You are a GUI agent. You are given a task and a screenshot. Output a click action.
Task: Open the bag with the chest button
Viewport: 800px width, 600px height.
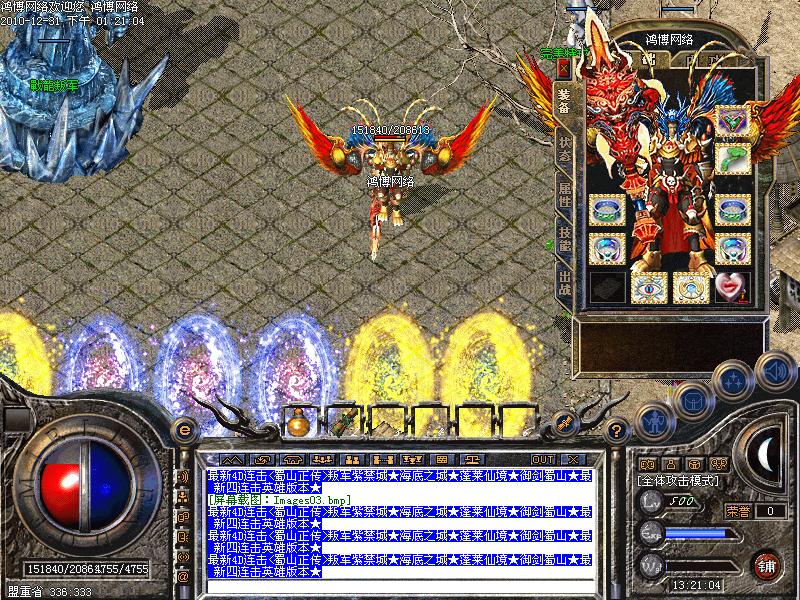click(692, 400)
